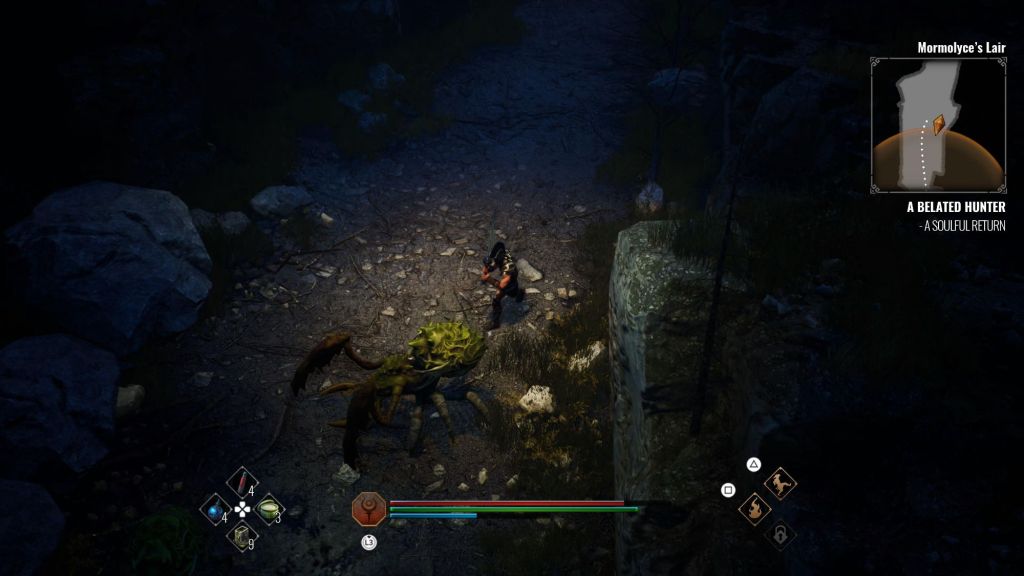Activate the flame ability icon
This screenshot has height=576, width=1024.
tap(754, 510)
